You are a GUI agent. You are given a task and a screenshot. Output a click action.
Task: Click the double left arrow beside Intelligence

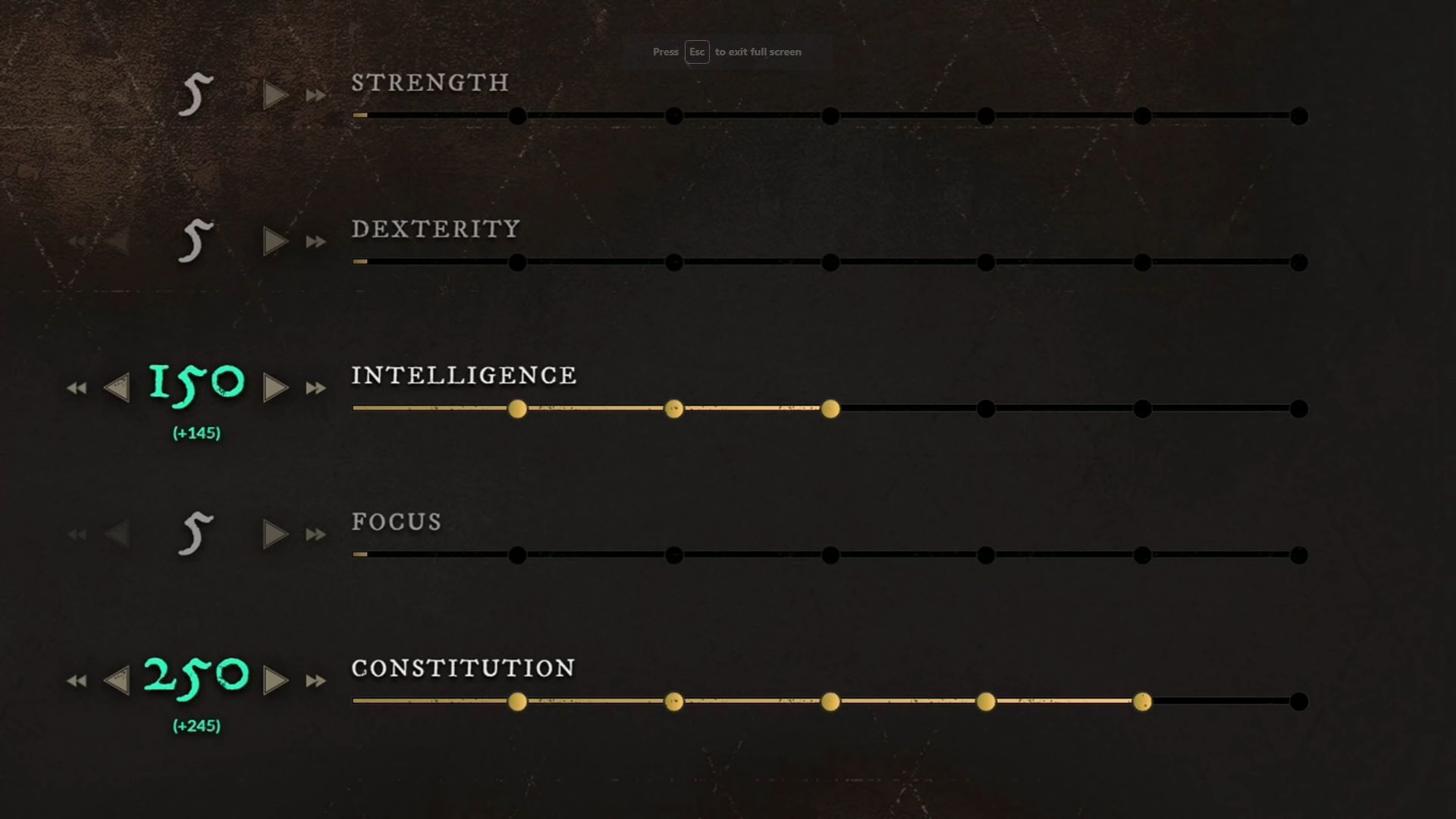(76, 388)
